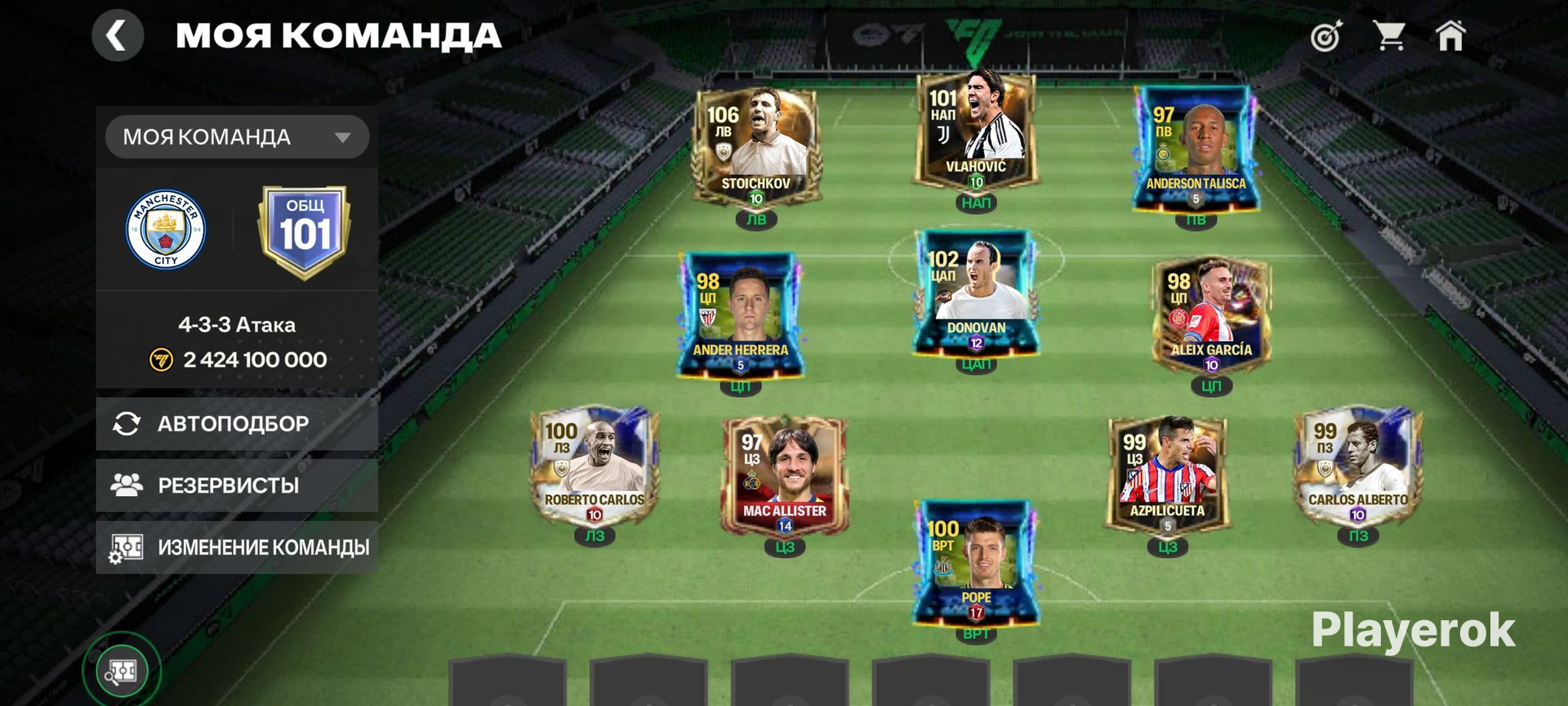Select the Donovan midfielder card
The image size is (1568, 706).
click(x=976, y=294)
